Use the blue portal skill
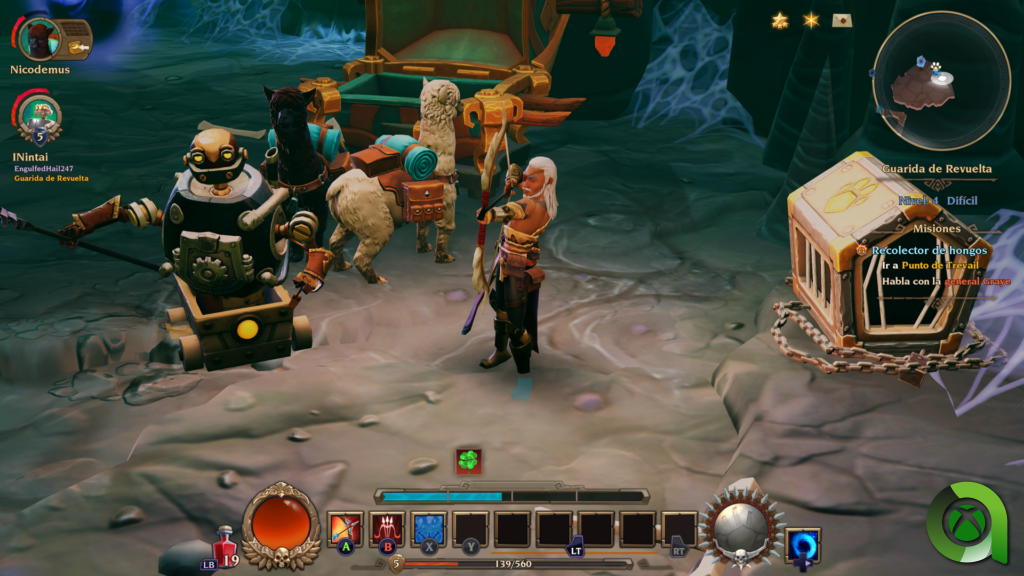 coord(802,546)
